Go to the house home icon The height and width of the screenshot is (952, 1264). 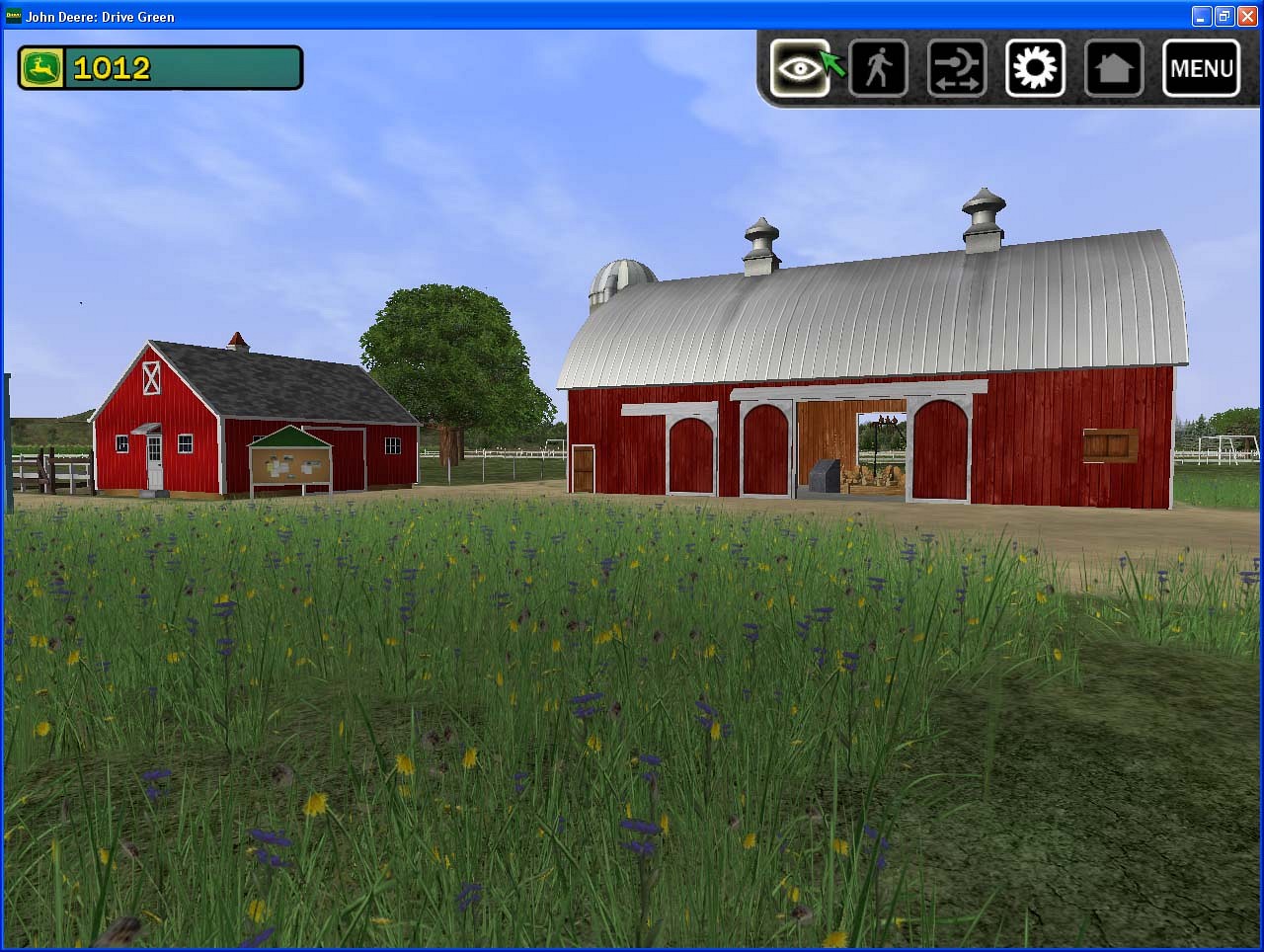pyautogui.click(x=1114, y=68)
